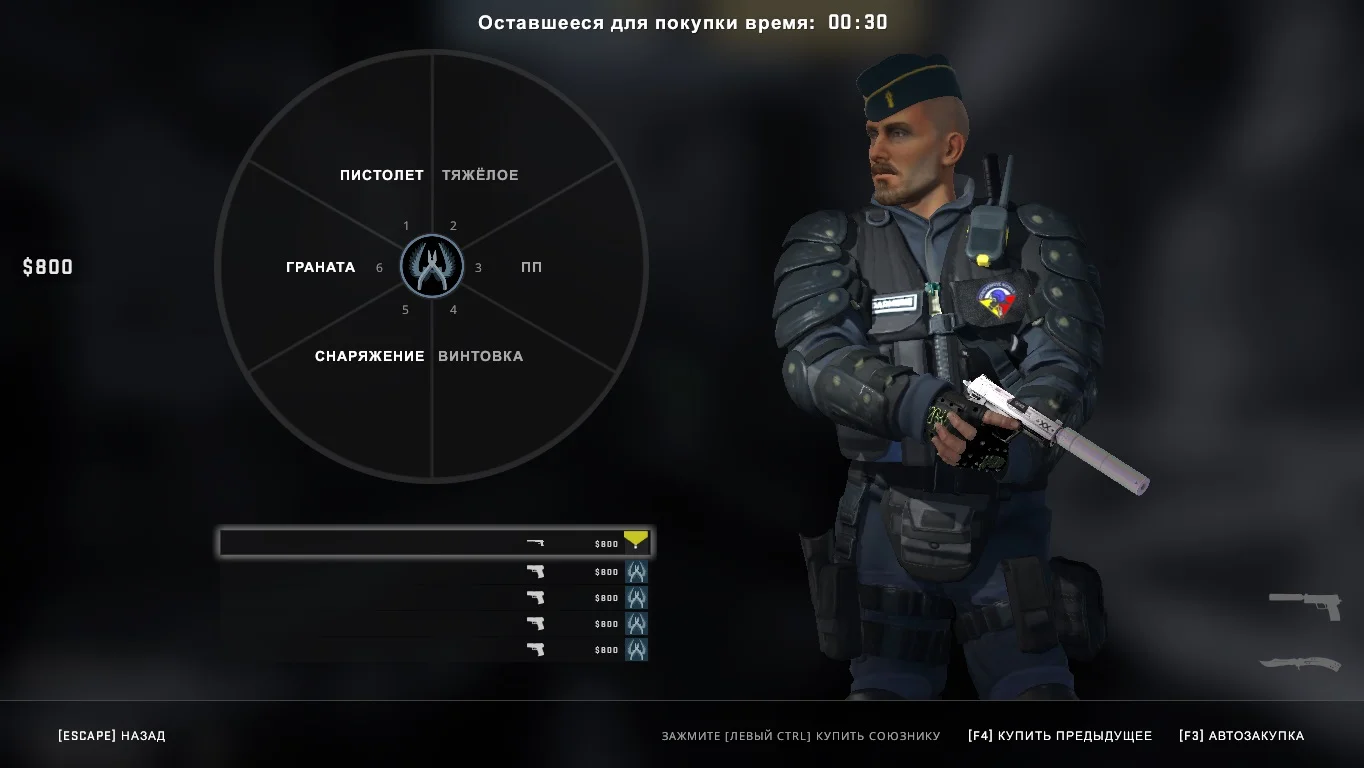Choose the ВИНТОВКА rifle category
Screen dimensions: 1364x768
480,356
